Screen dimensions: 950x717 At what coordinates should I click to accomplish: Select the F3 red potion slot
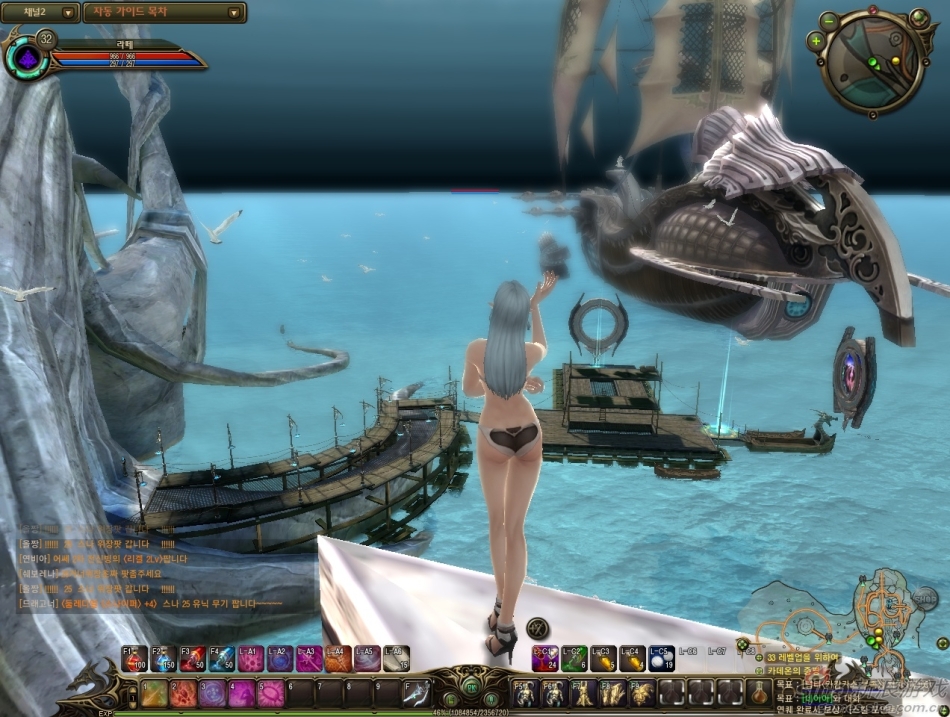click(193, 658)
